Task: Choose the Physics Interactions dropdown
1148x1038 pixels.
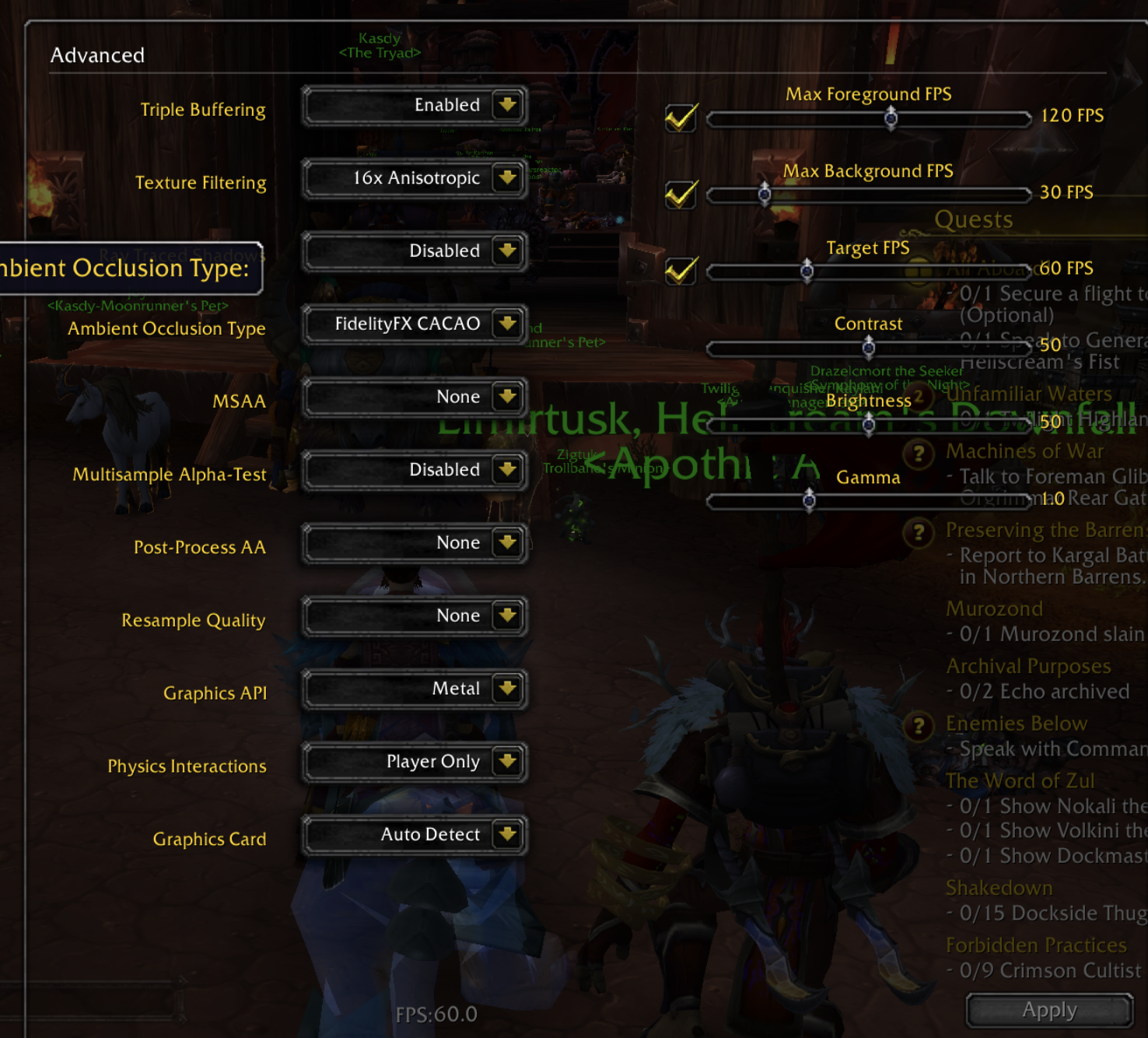Action: [x=507, y=762]
